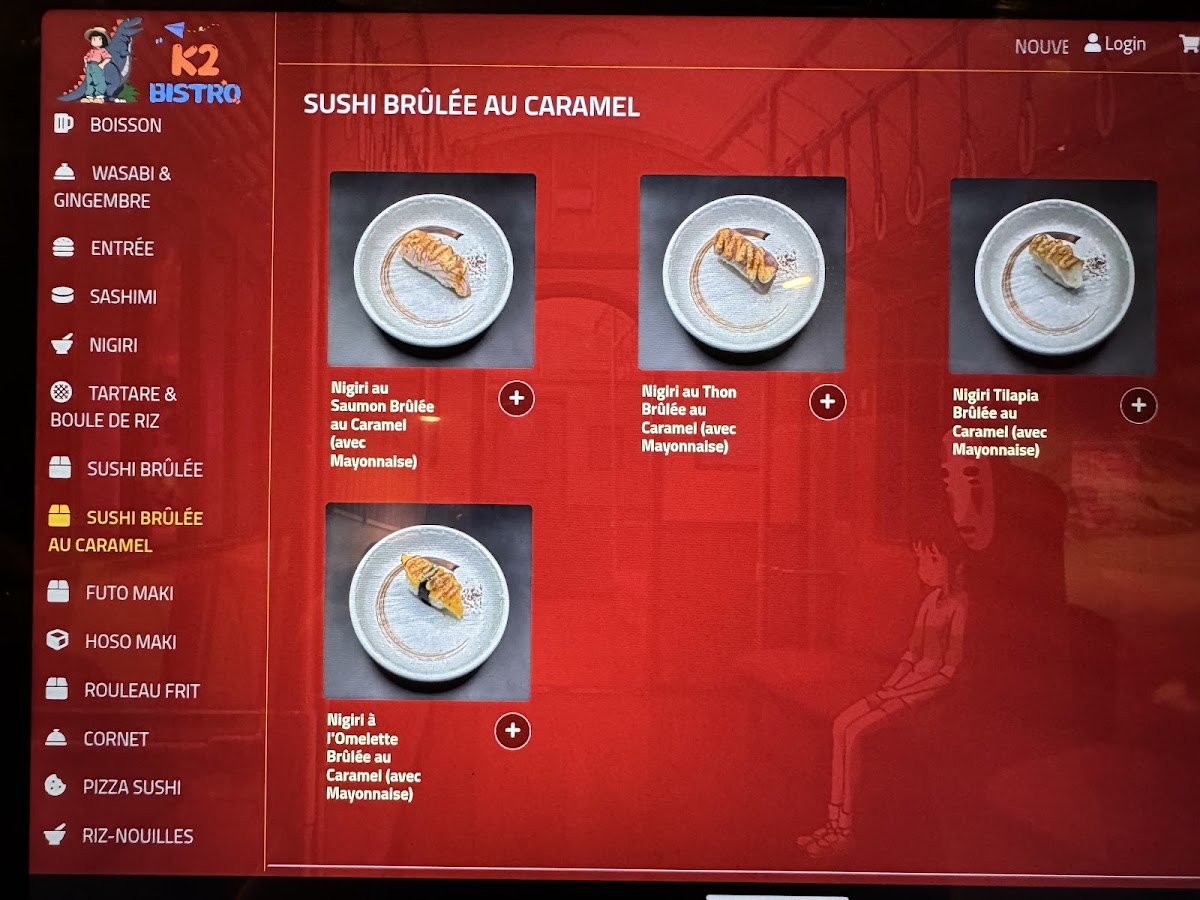Open the Rouleau Frit category

coord(140,690)
